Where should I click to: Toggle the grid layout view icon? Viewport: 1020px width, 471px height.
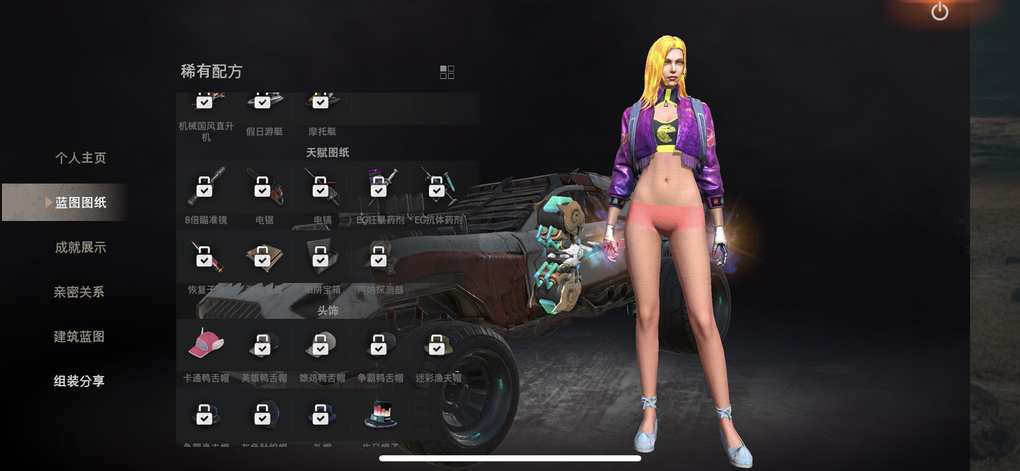pos(447,72)
